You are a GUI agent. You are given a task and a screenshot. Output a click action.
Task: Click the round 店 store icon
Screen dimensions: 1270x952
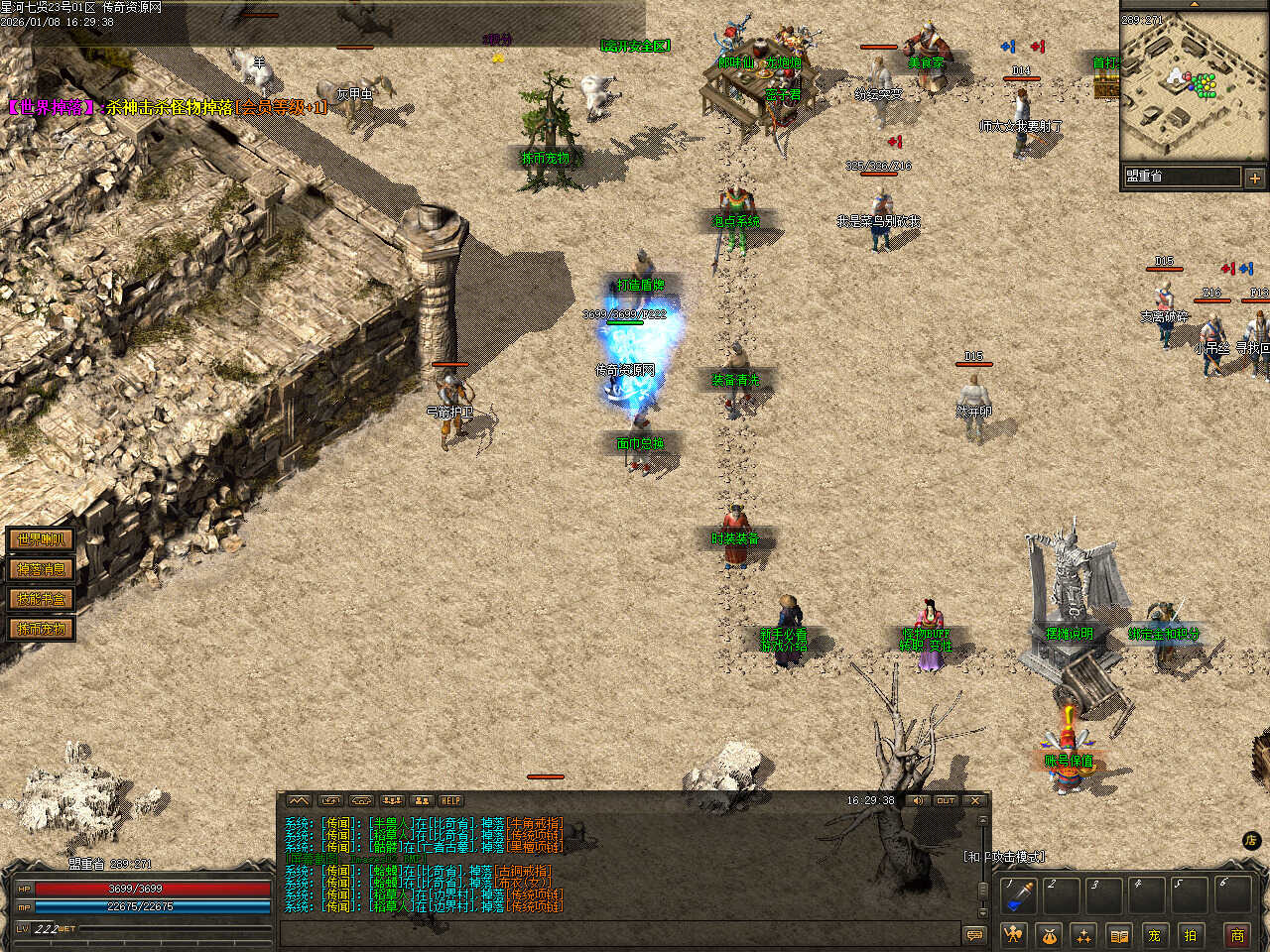click(1252, 840)
